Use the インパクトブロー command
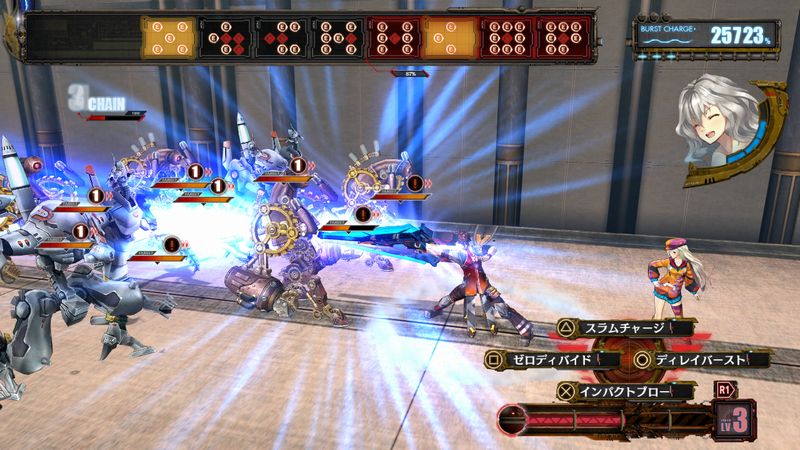Viewport: 800px width, 450px height. click(x=614, y=389)
